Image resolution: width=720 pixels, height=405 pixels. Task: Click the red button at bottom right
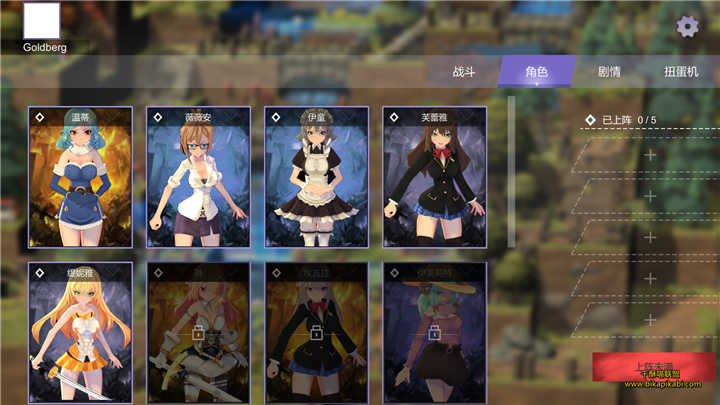(654, 368)
